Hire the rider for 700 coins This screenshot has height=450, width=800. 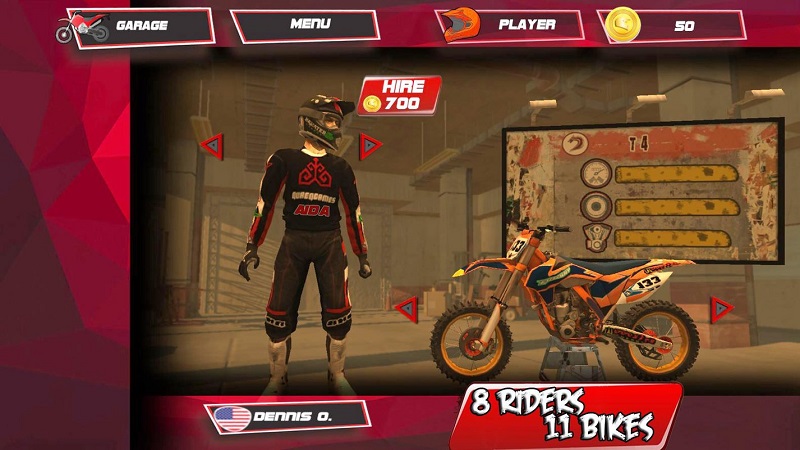pos(400,94)
